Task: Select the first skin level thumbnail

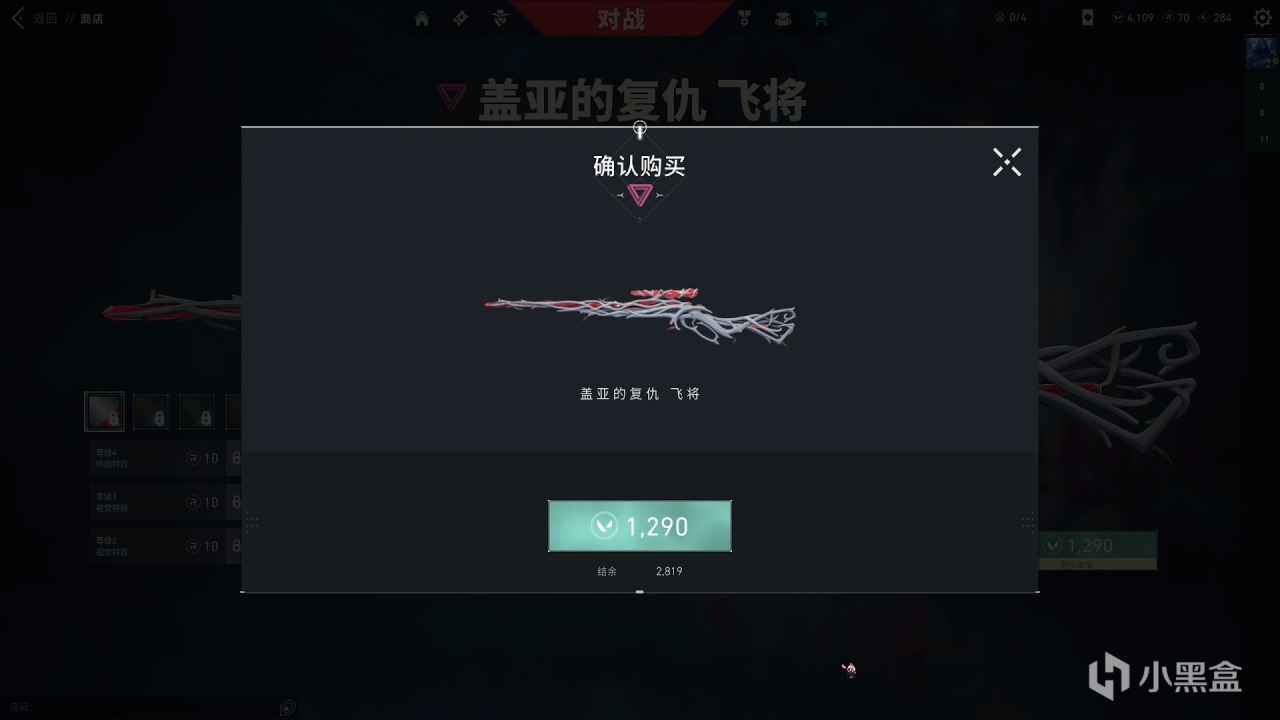Action: [104, 411]
